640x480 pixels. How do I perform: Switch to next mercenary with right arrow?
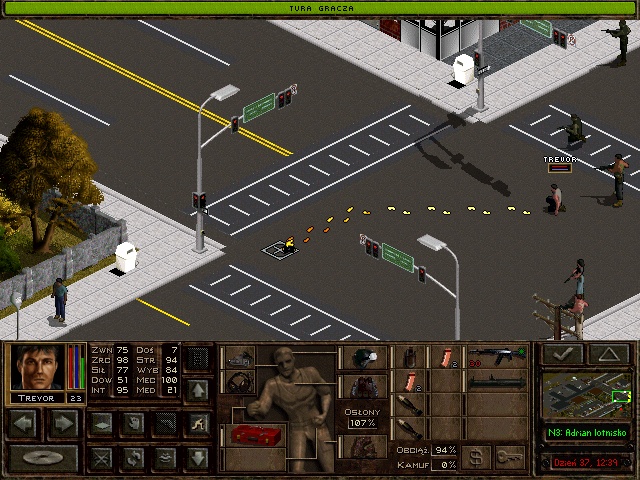63,423
